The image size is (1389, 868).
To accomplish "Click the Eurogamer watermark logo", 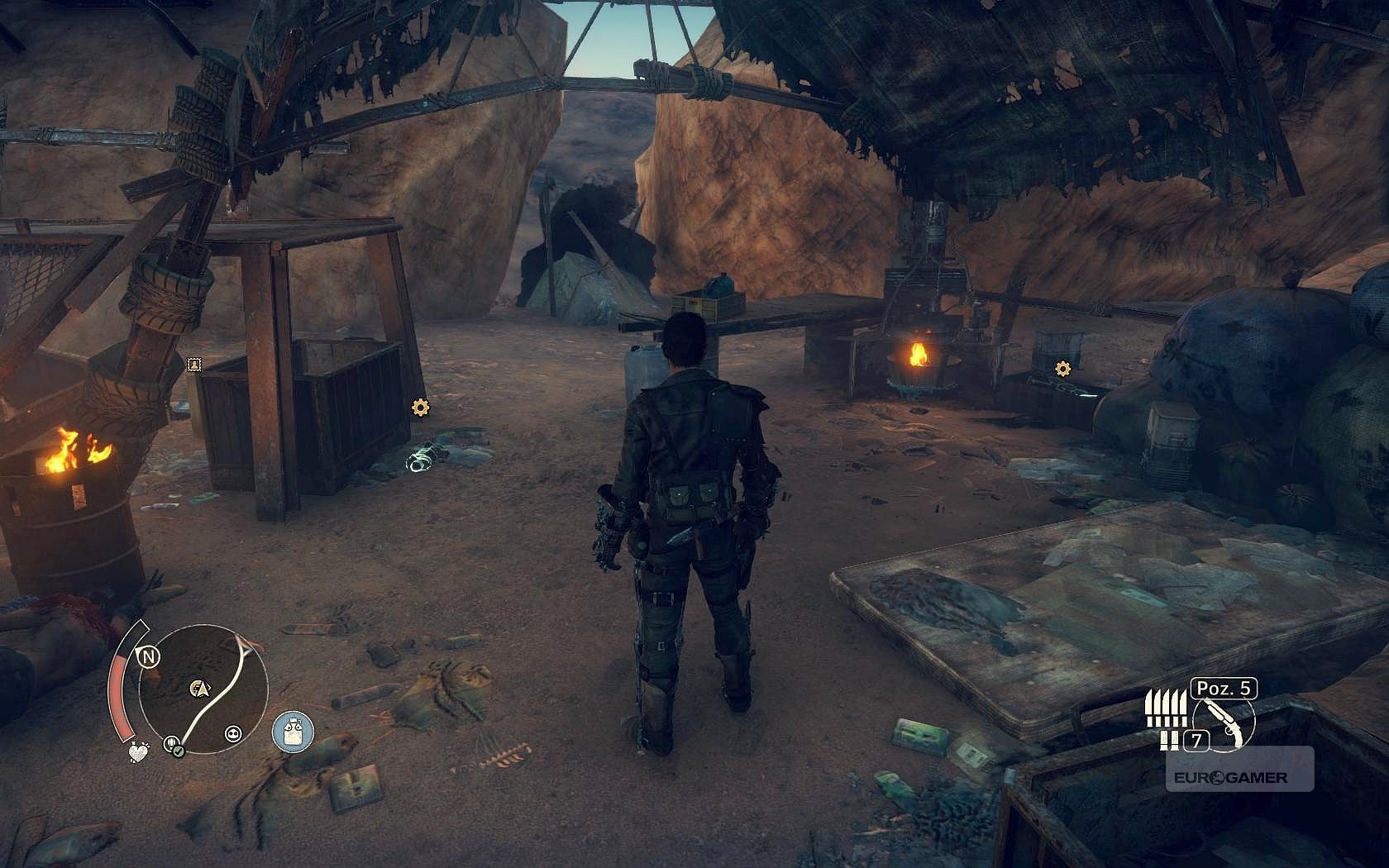I will 1230,777.
